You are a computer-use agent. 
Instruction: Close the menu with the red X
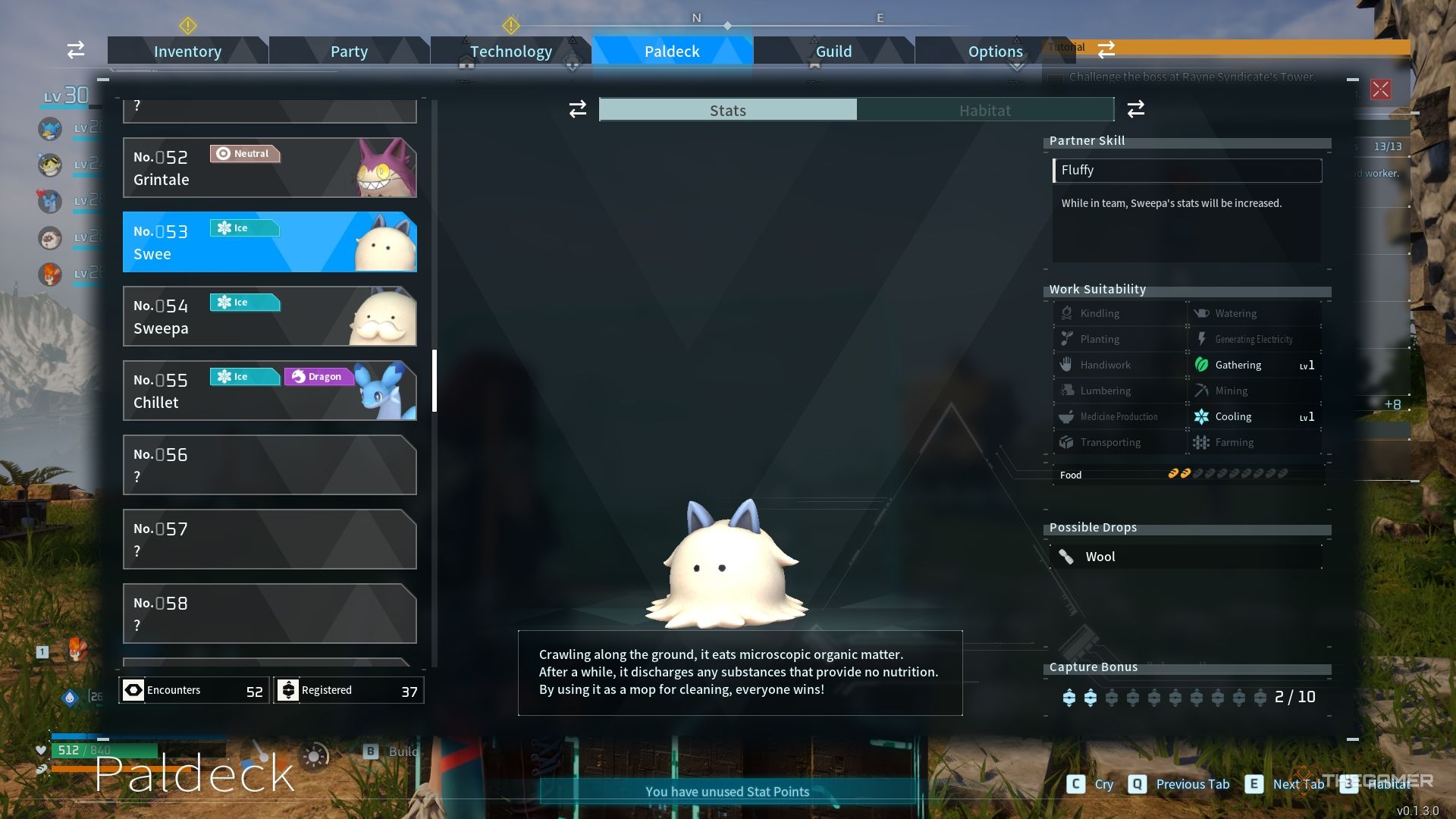pos(1380,89)
